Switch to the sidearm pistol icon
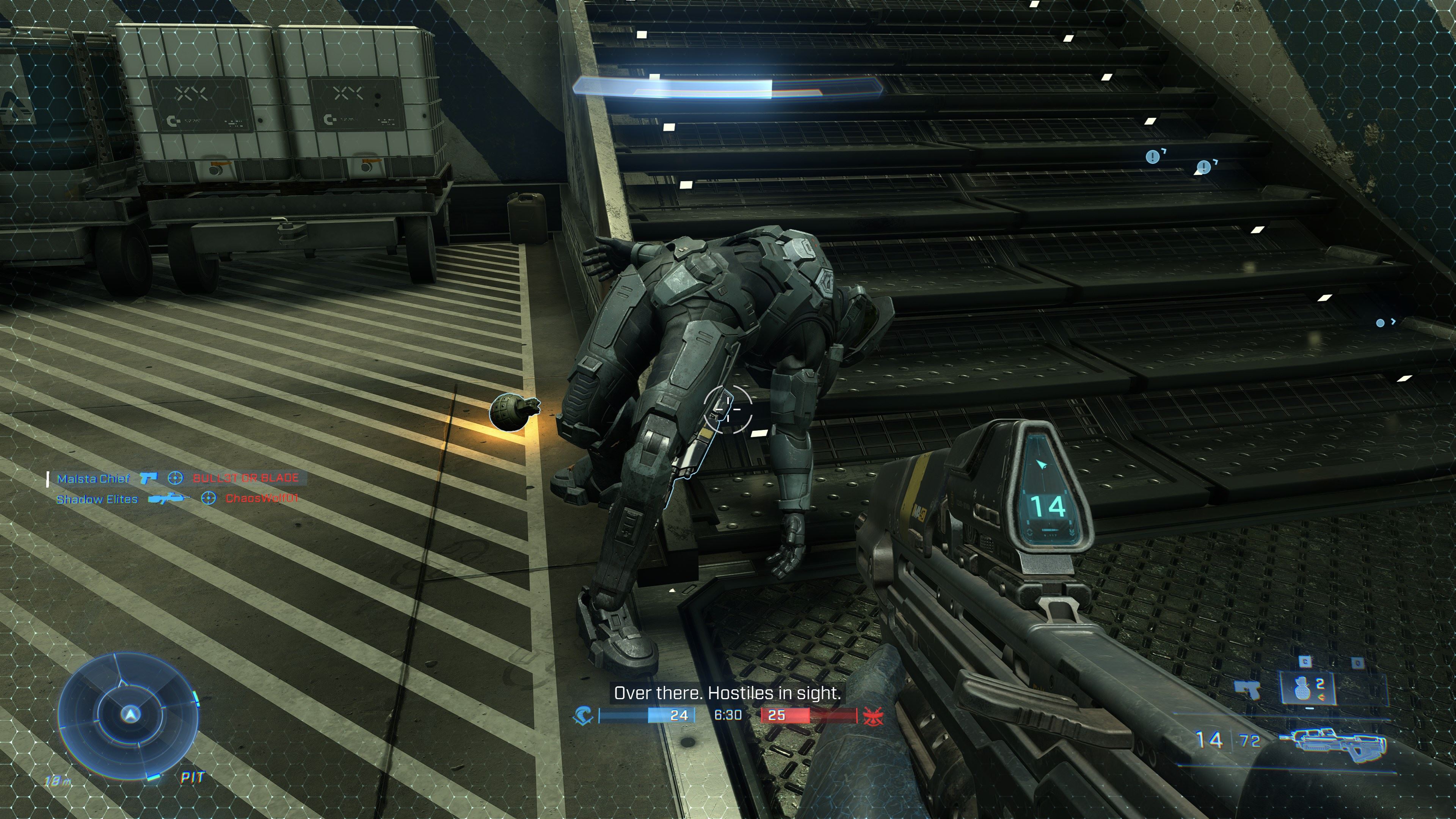The height and width of the screenshot is (819, 1456). [1247, 690]
